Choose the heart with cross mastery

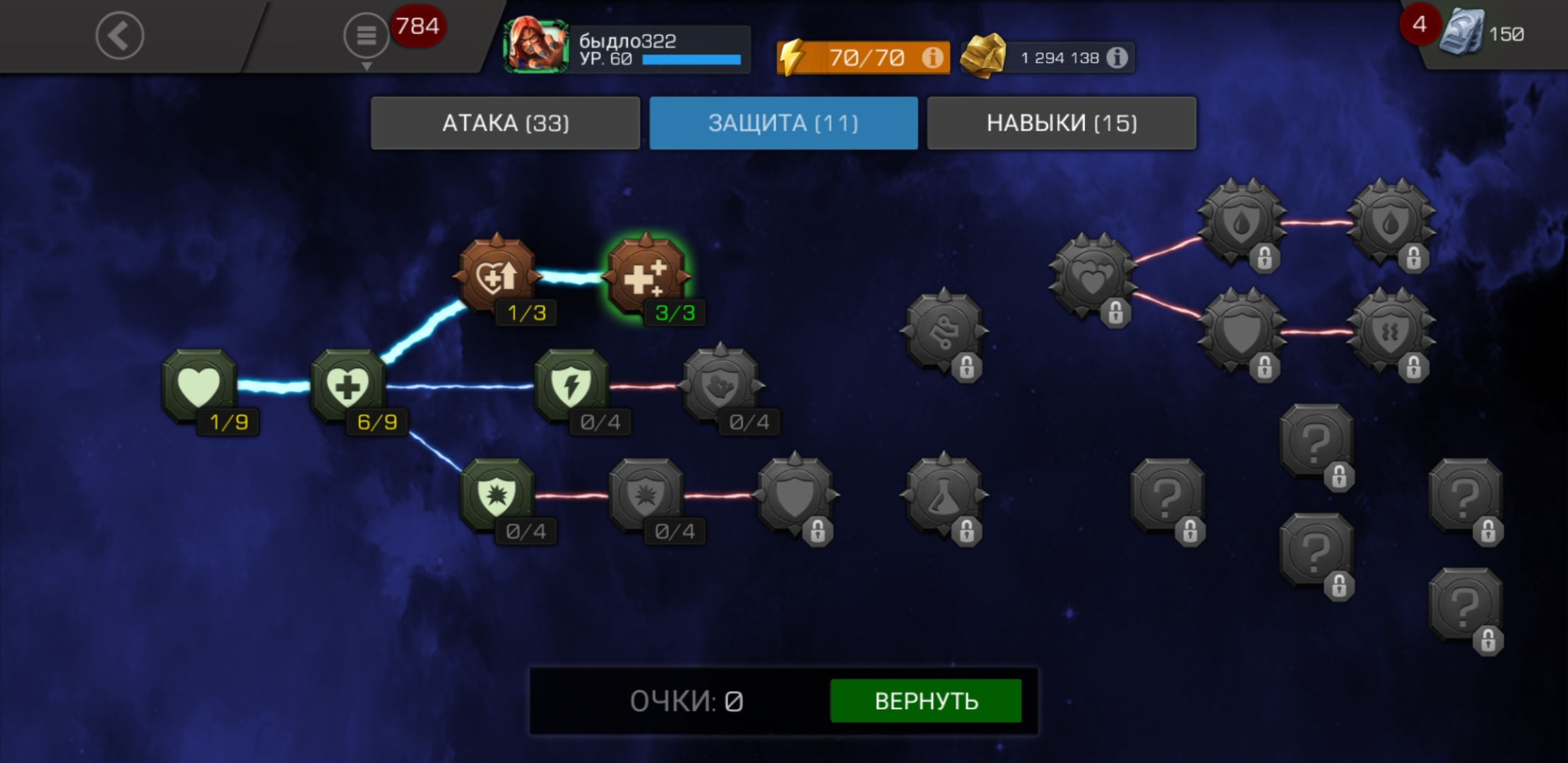[348, 386]
